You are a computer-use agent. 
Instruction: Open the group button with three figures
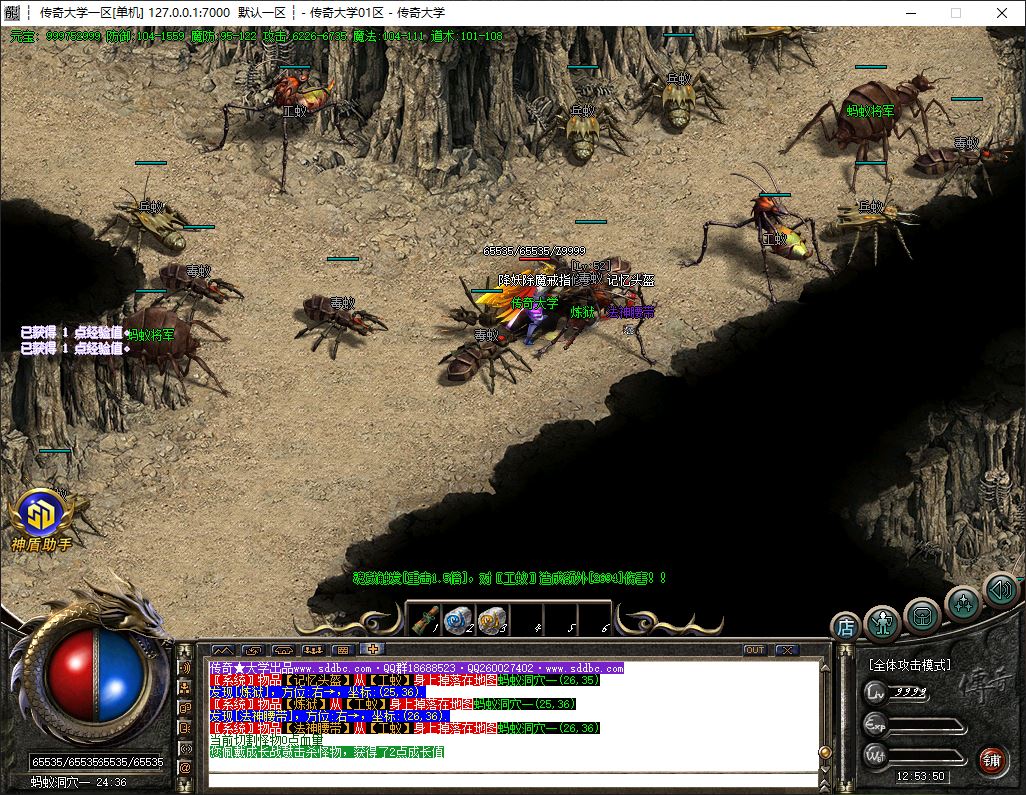[312, 650]
